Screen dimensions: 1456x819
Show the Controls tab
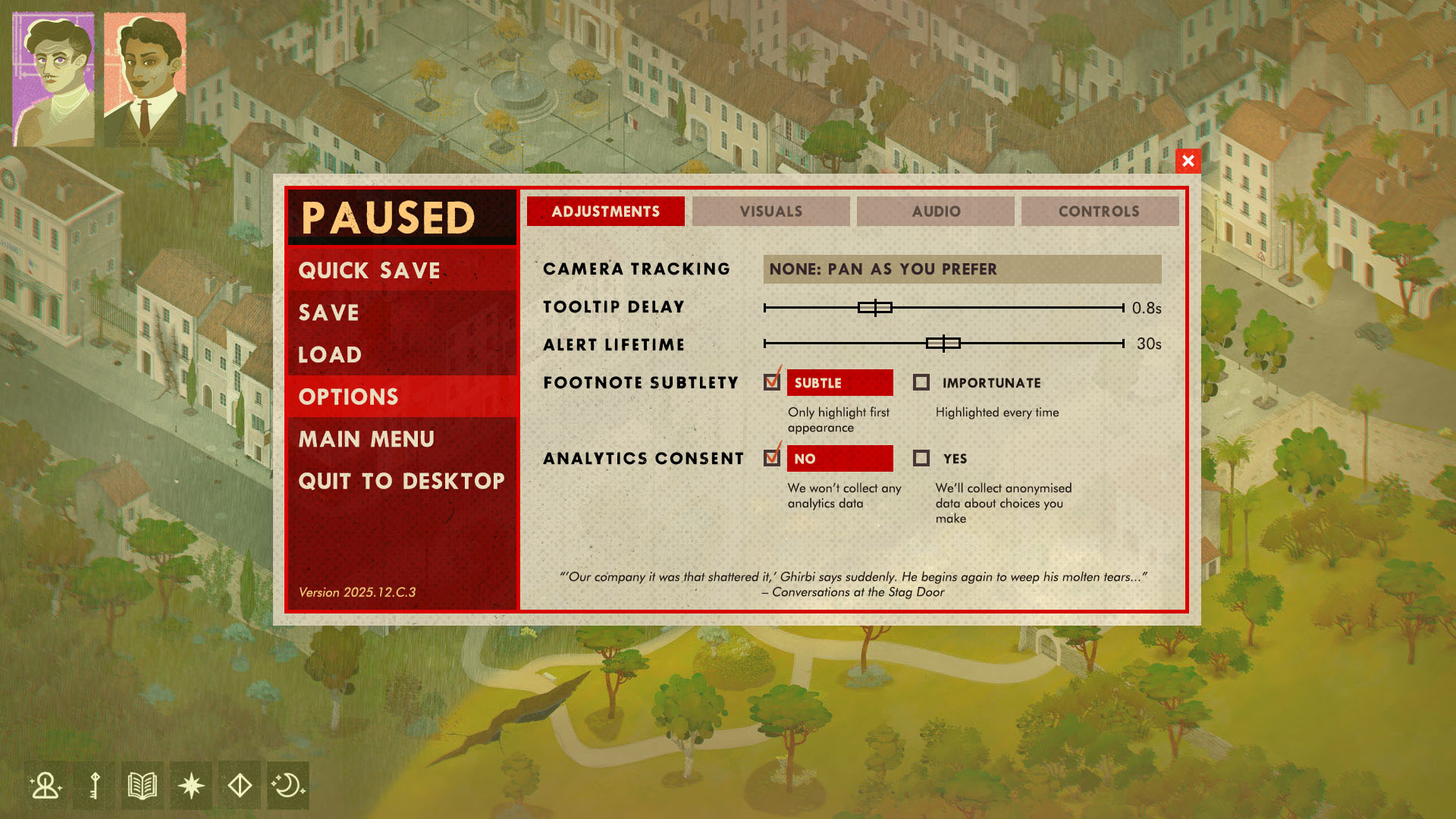point(1099,212)
